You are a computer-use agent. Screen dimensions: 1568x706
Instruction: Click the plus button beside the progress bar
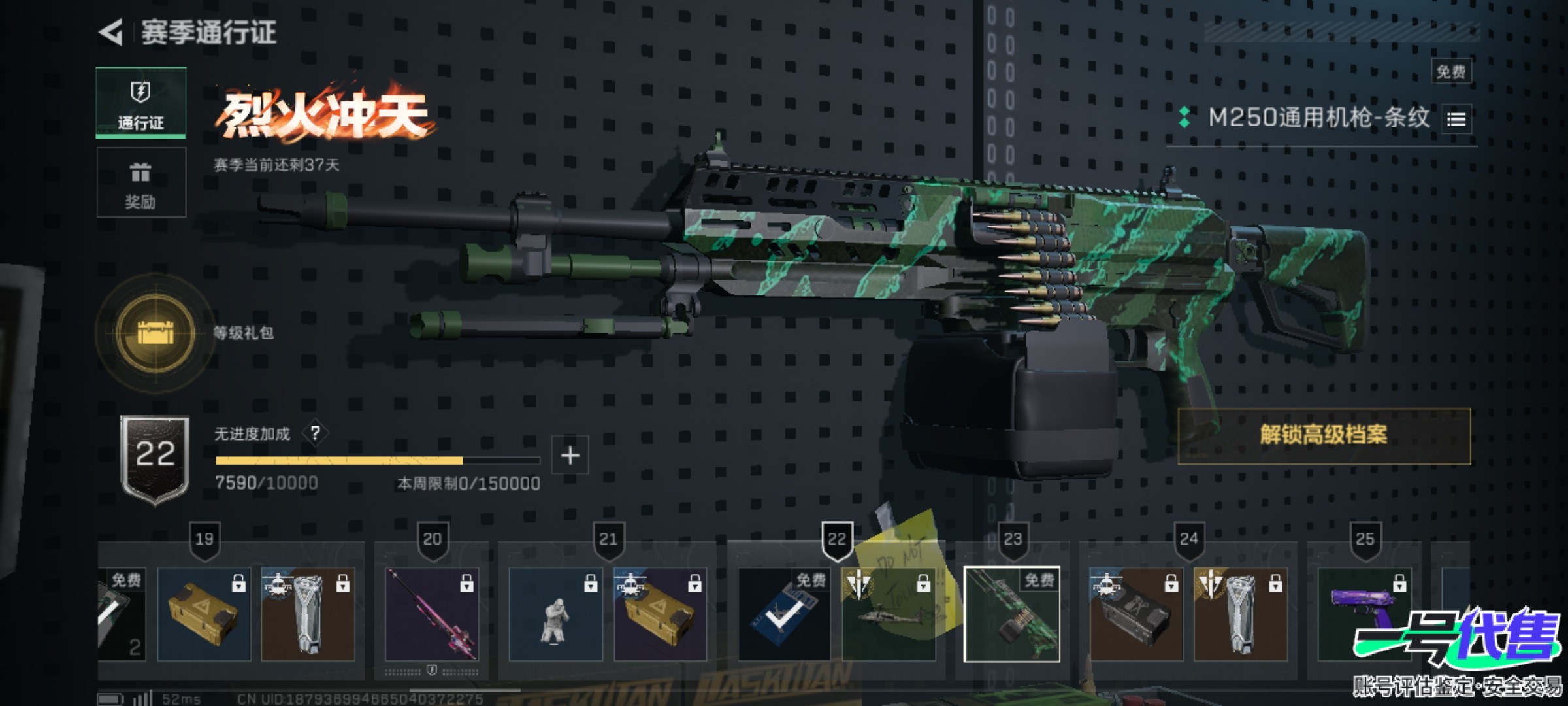(x=570, y=455)
